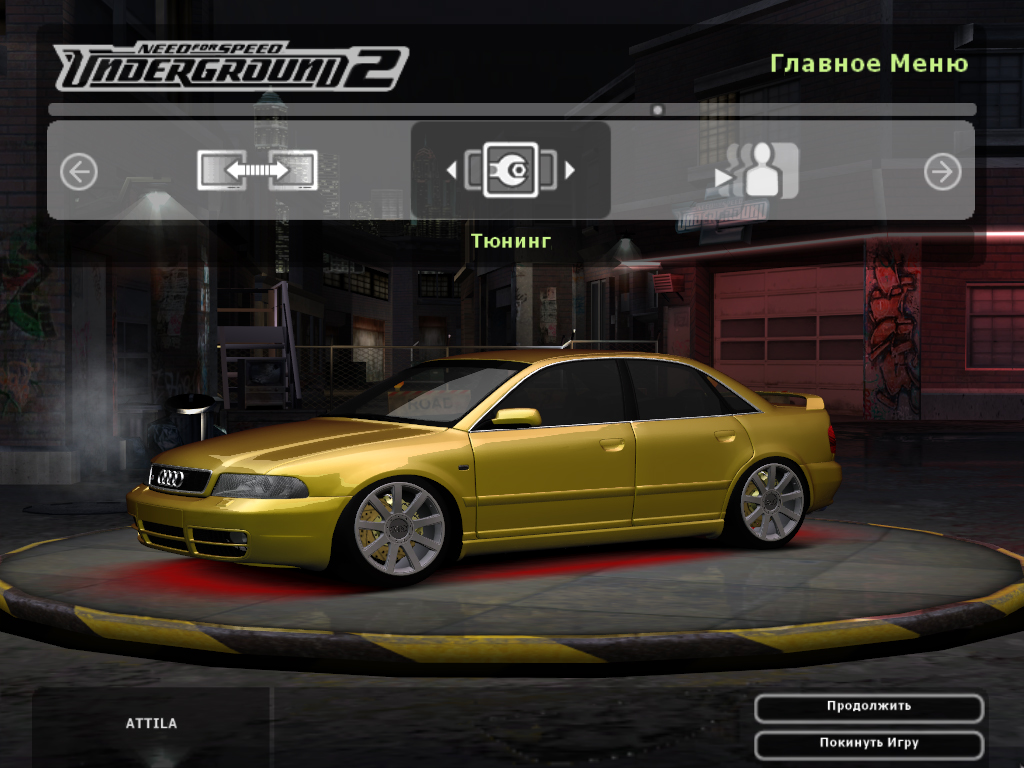Click the left circular arrow button
This screenshot has width=1024, height=768.
[x=79, y=172]
